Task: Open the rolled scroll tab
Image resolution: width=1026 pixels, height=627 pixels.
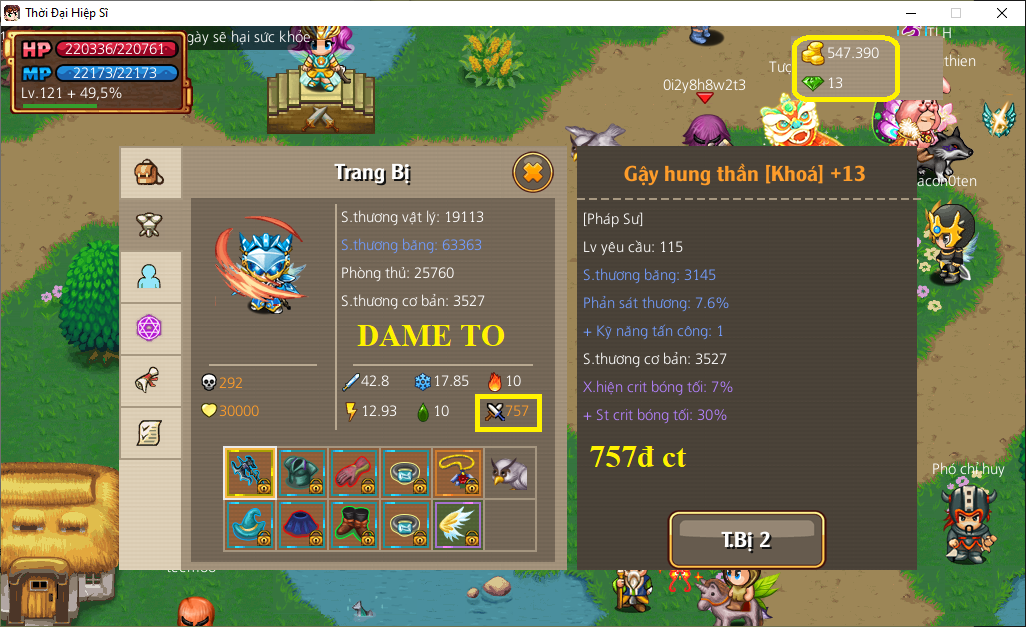Action: [150, 380]
